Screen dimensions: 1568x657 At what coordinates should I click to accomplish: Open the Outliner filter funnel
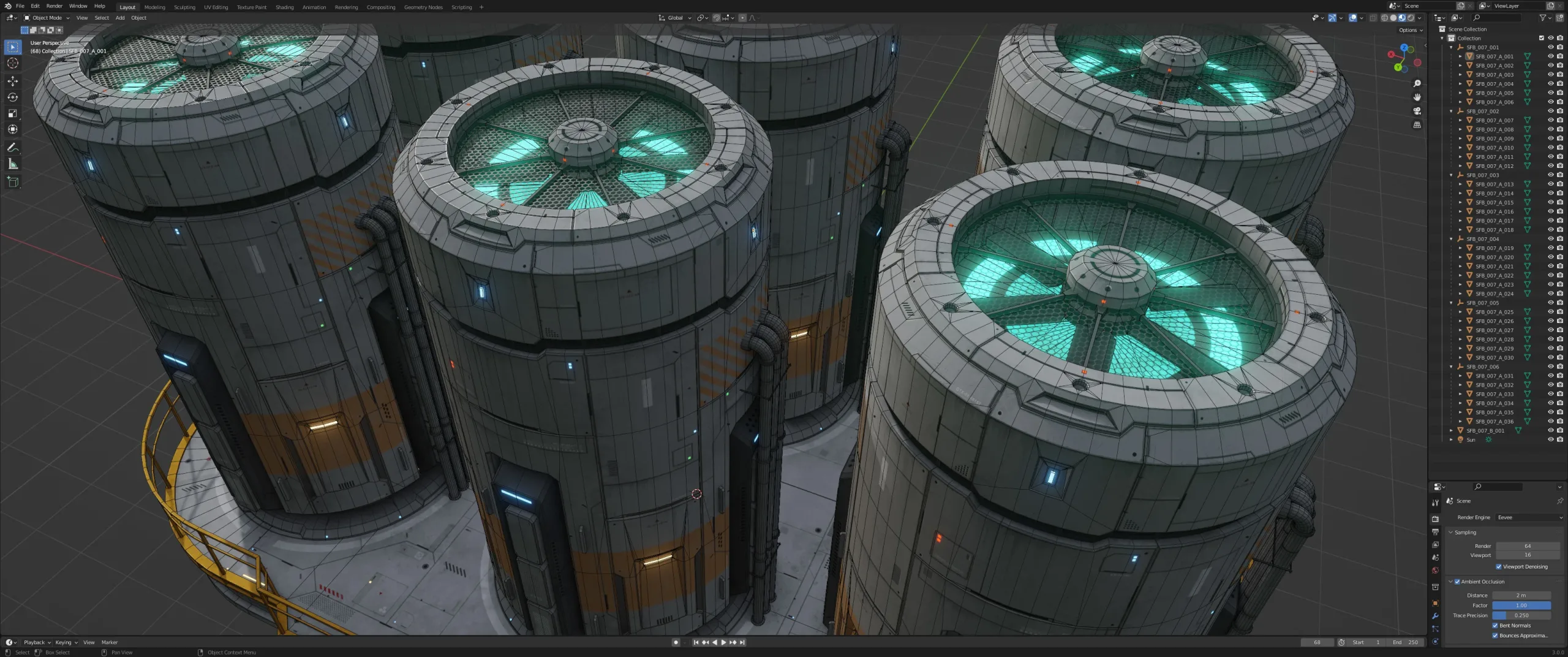[x=1543, y=18]
